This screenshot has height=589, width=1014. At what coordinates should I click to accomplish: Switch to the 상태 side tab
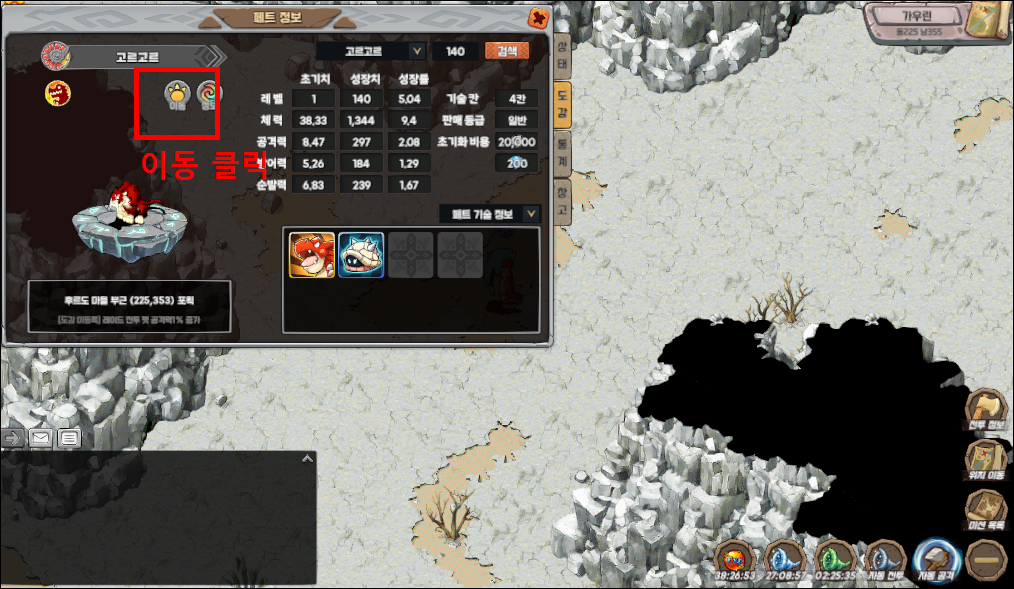[563, 59]
